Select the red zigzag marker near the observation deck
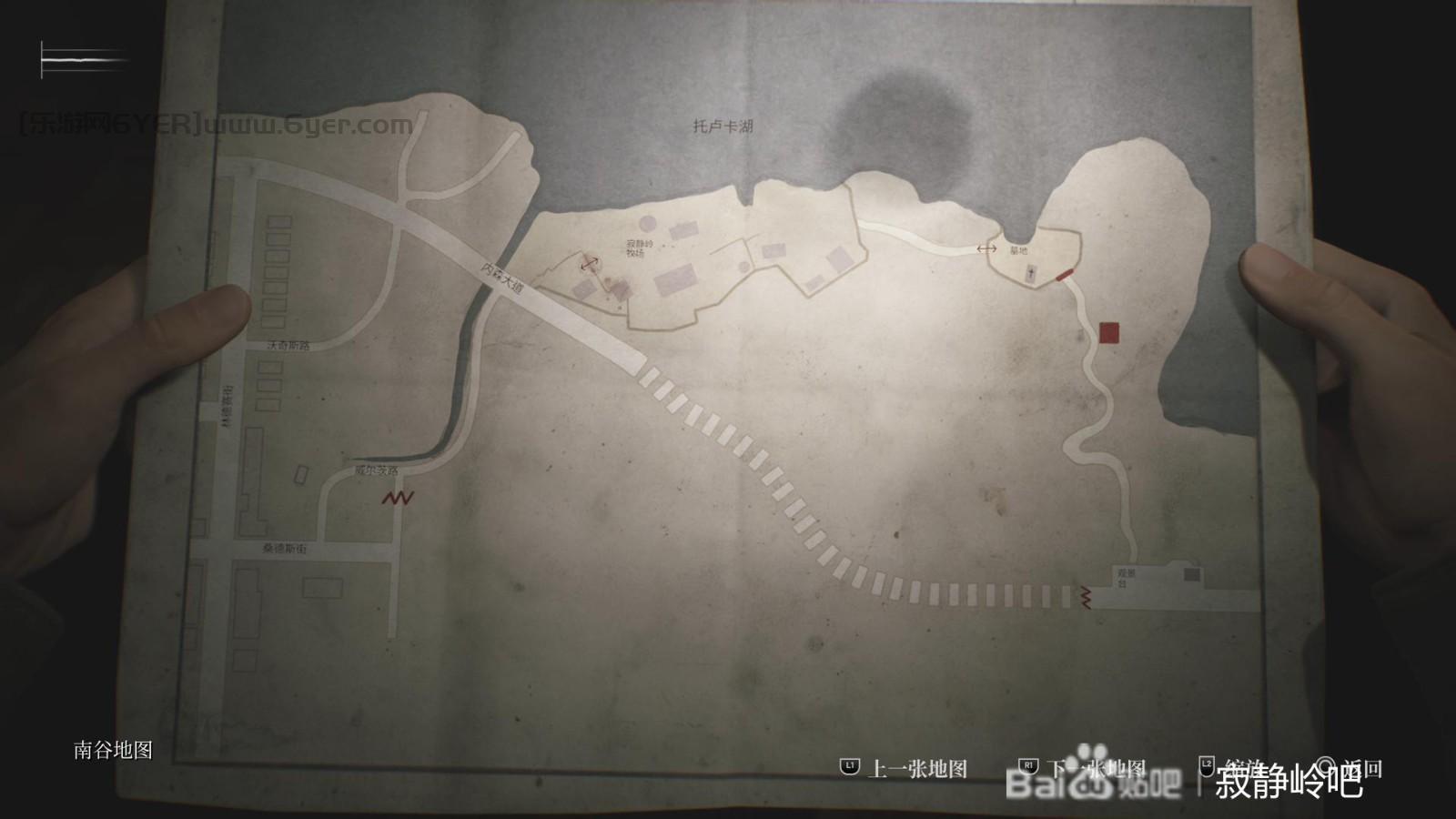1456x819 pixels. coord(1085,596)
